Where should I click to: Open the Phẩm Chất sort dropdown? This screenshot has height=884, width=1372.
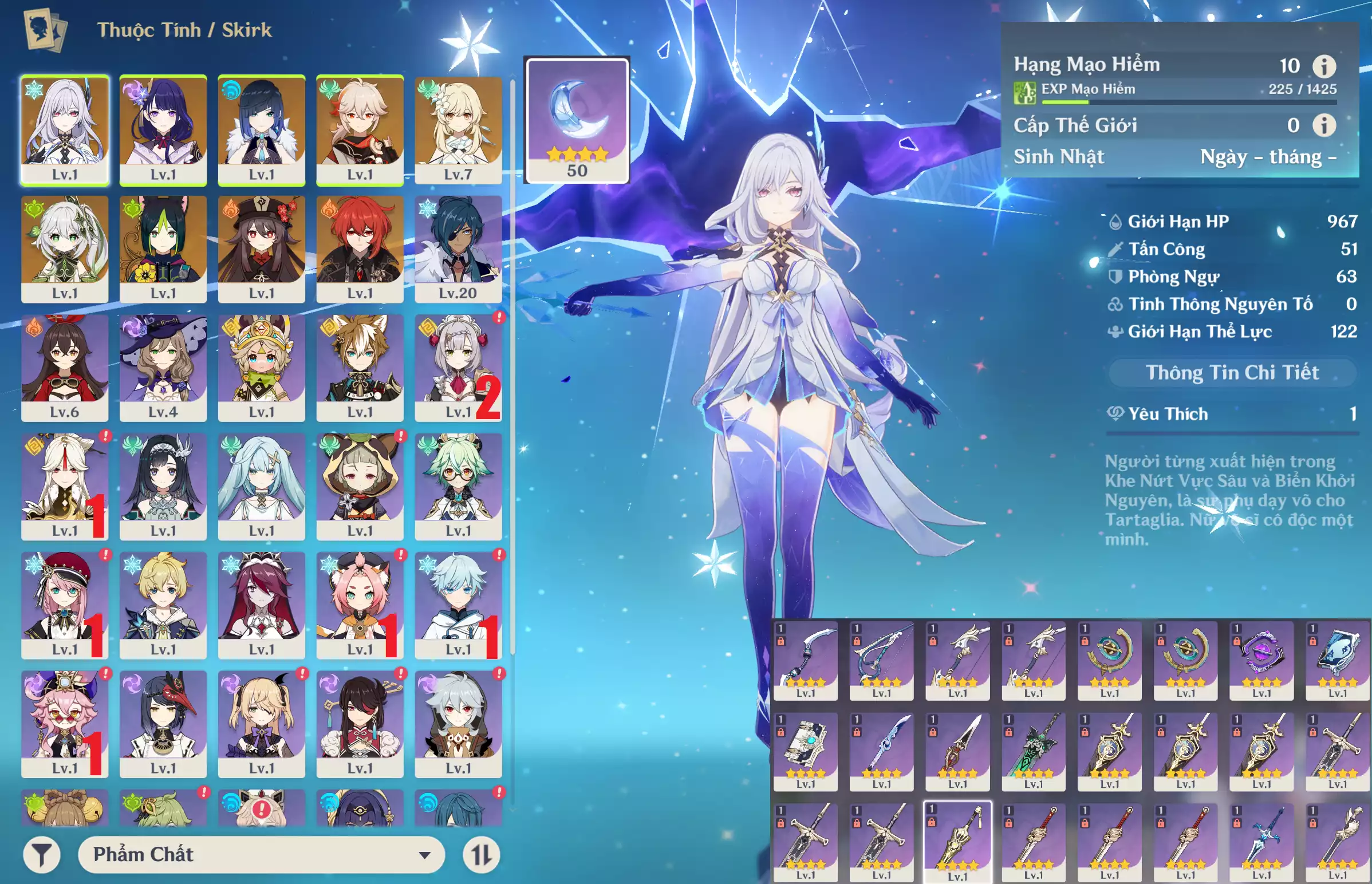pos(261,855)
